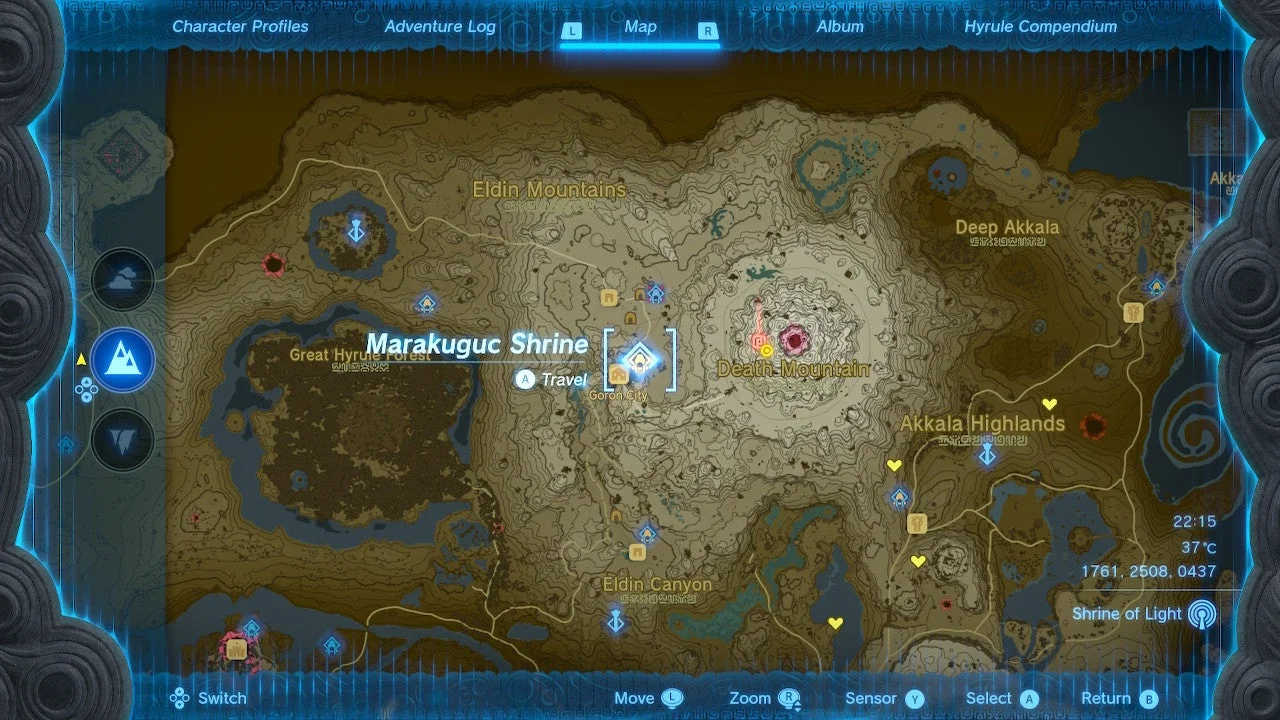Select the Skyview Tower icon in Eldin Canyon
Image resolution: width=1280 pixels, height=720 pixels.
[614, 621]
